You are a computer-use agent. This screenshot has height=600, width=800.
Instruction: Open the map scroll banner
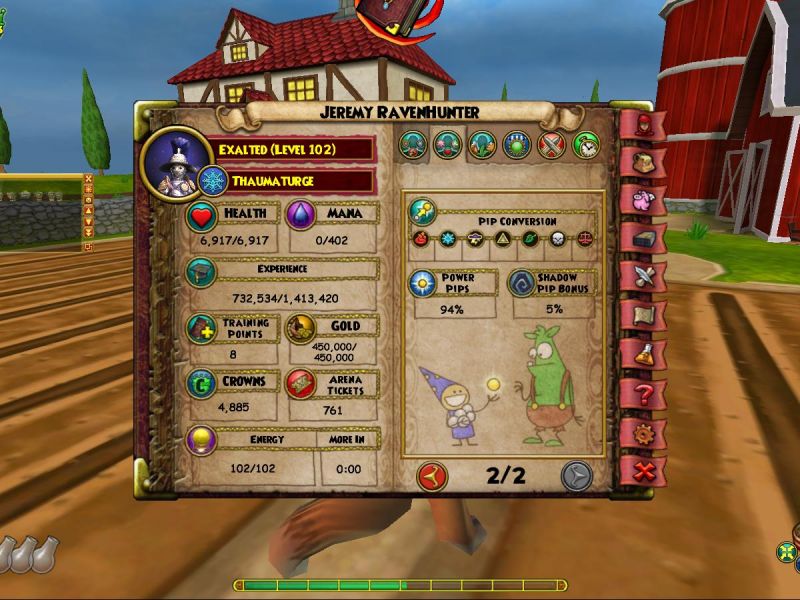click(x=644, y=315)
